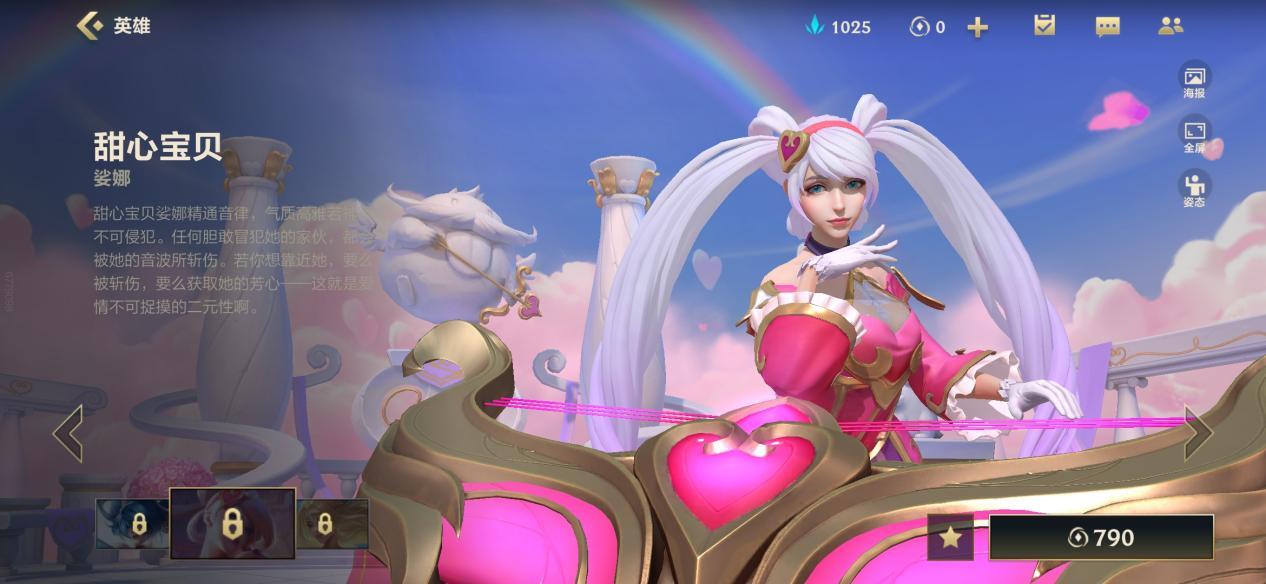View the skin poster (海报)
The height and width of the screenshot is (584, 1266).
coord(1194,80)
